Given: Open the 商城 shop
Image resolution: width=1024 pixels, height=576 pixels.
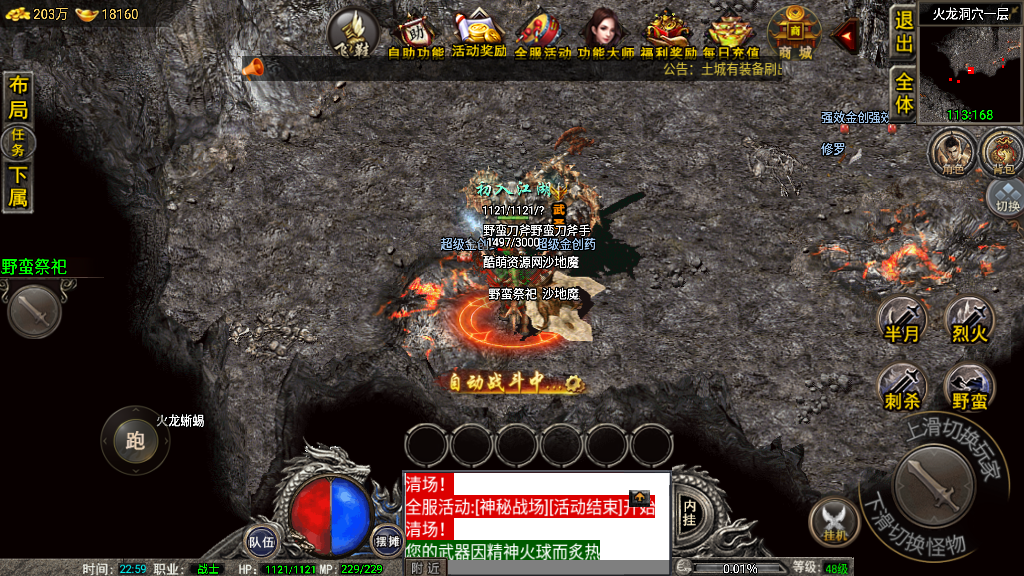Looking at the screenshot, I should pos(795,34).
